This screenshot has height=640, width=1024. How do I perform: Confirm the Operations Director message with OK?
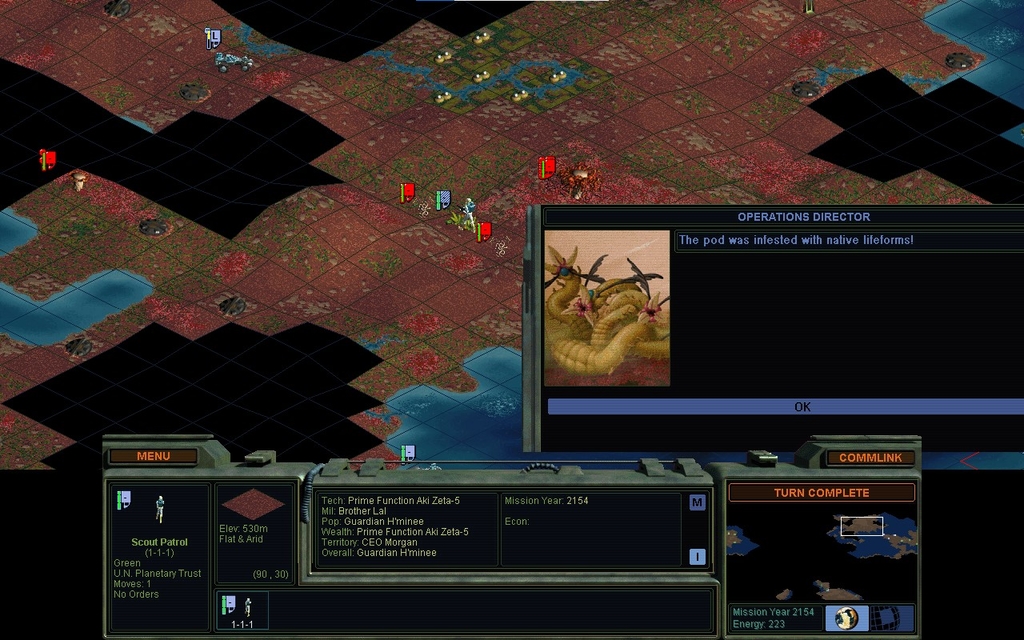click(x=802, y=407)
